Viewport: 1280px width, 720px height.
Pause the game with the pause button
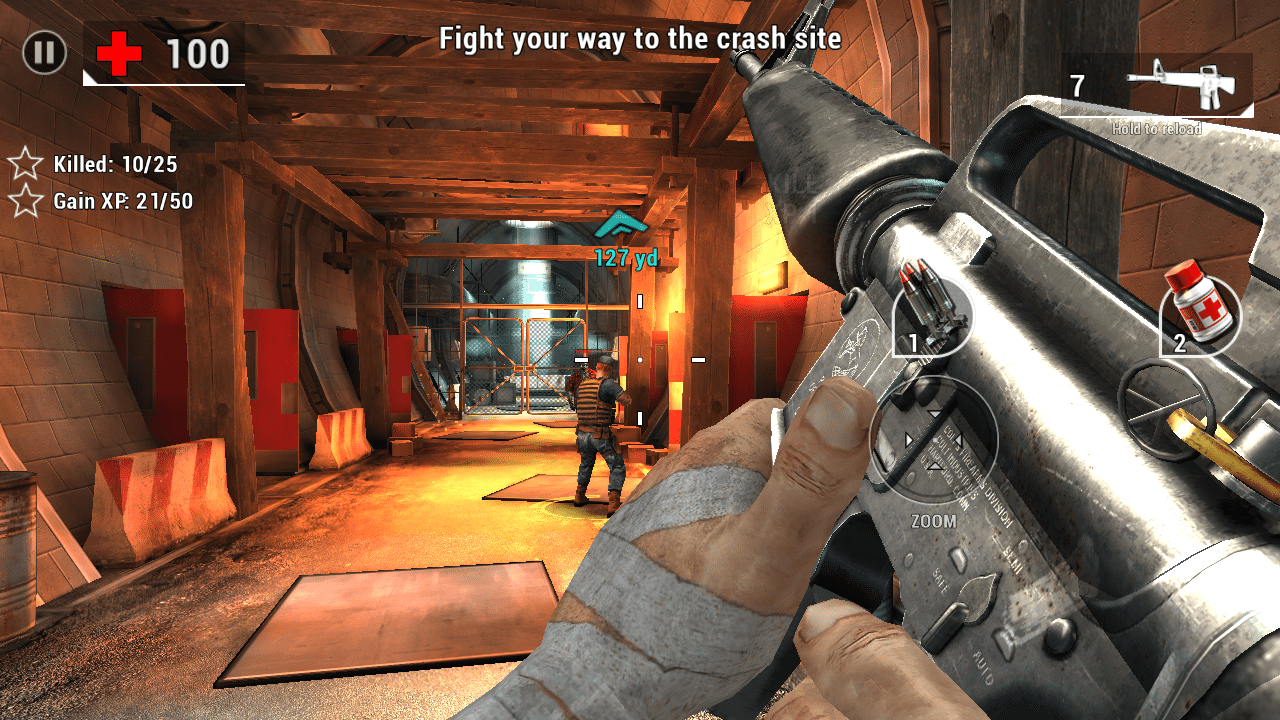(44, 52)
